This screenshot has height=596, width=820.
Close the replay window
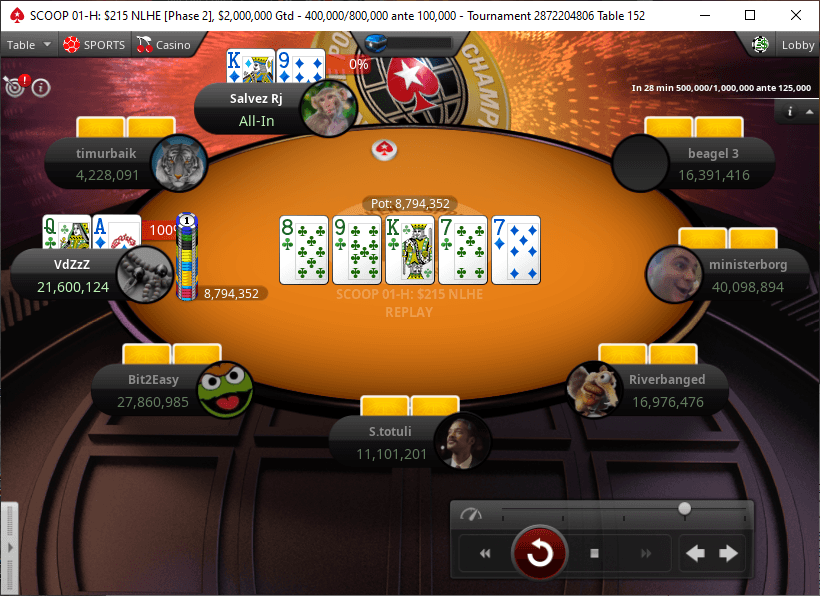pyautogui.click(x=796, y=15)
